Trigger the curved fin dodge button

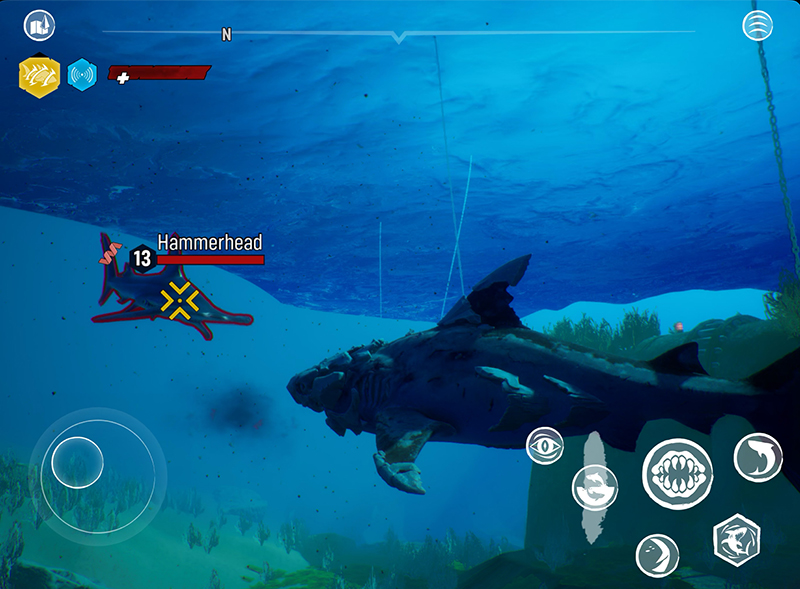pos(657,555)
